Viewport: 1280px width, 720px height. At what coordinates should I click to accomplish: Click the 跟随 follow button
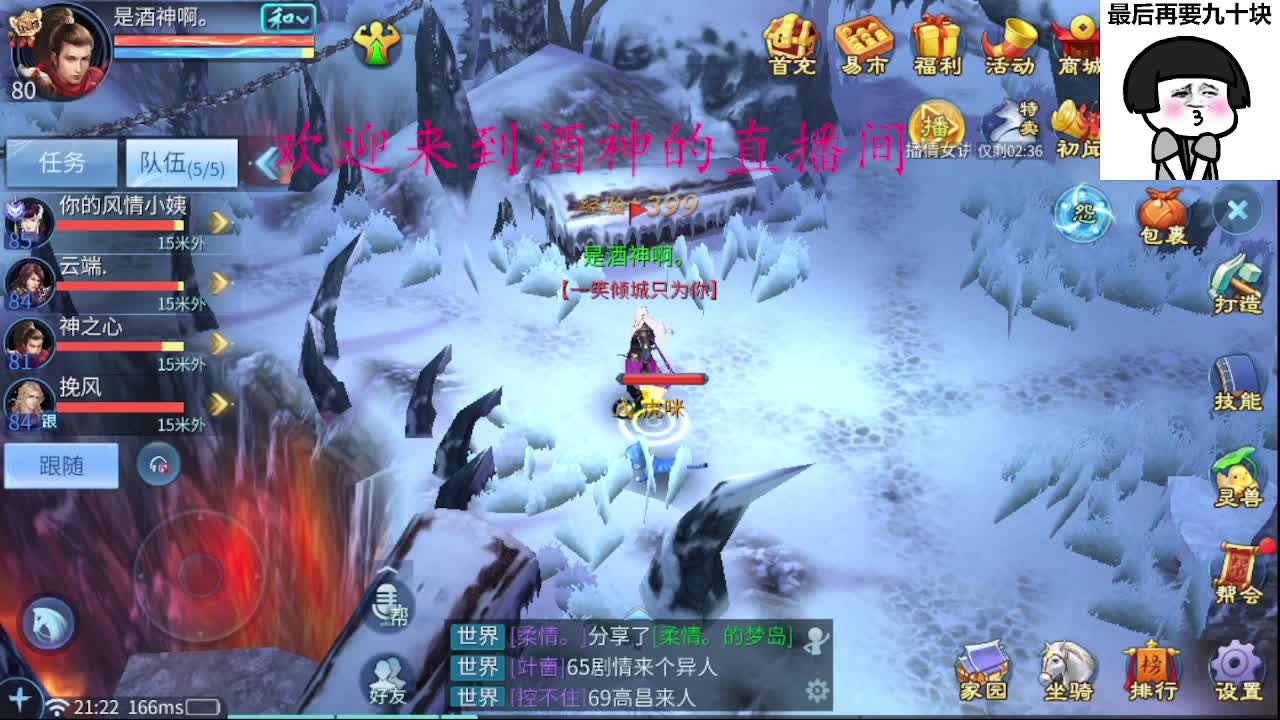coord(61,465)
